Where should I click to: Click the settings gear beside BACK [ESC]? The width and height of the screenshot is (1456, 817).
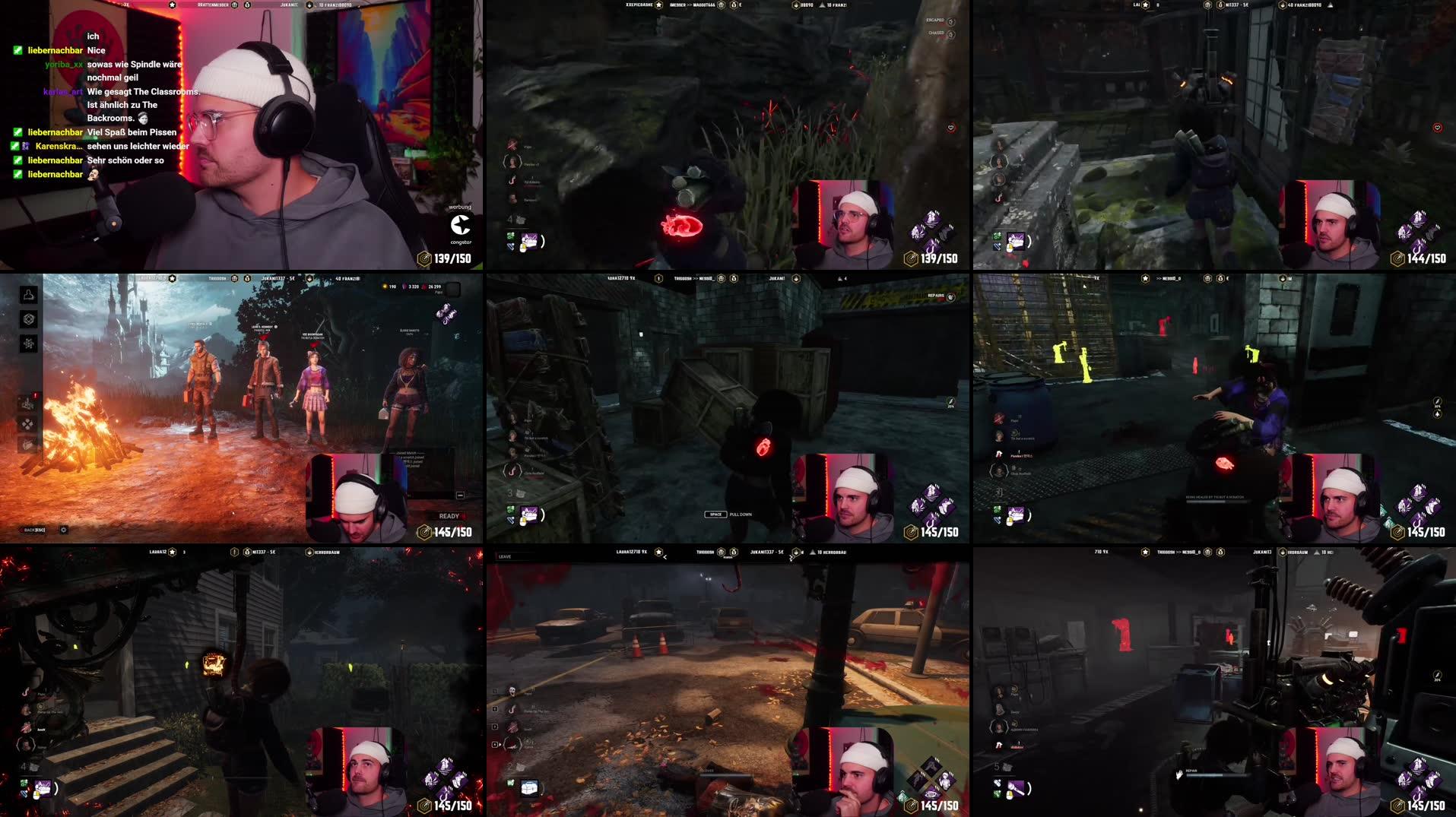tap(64, 530)
